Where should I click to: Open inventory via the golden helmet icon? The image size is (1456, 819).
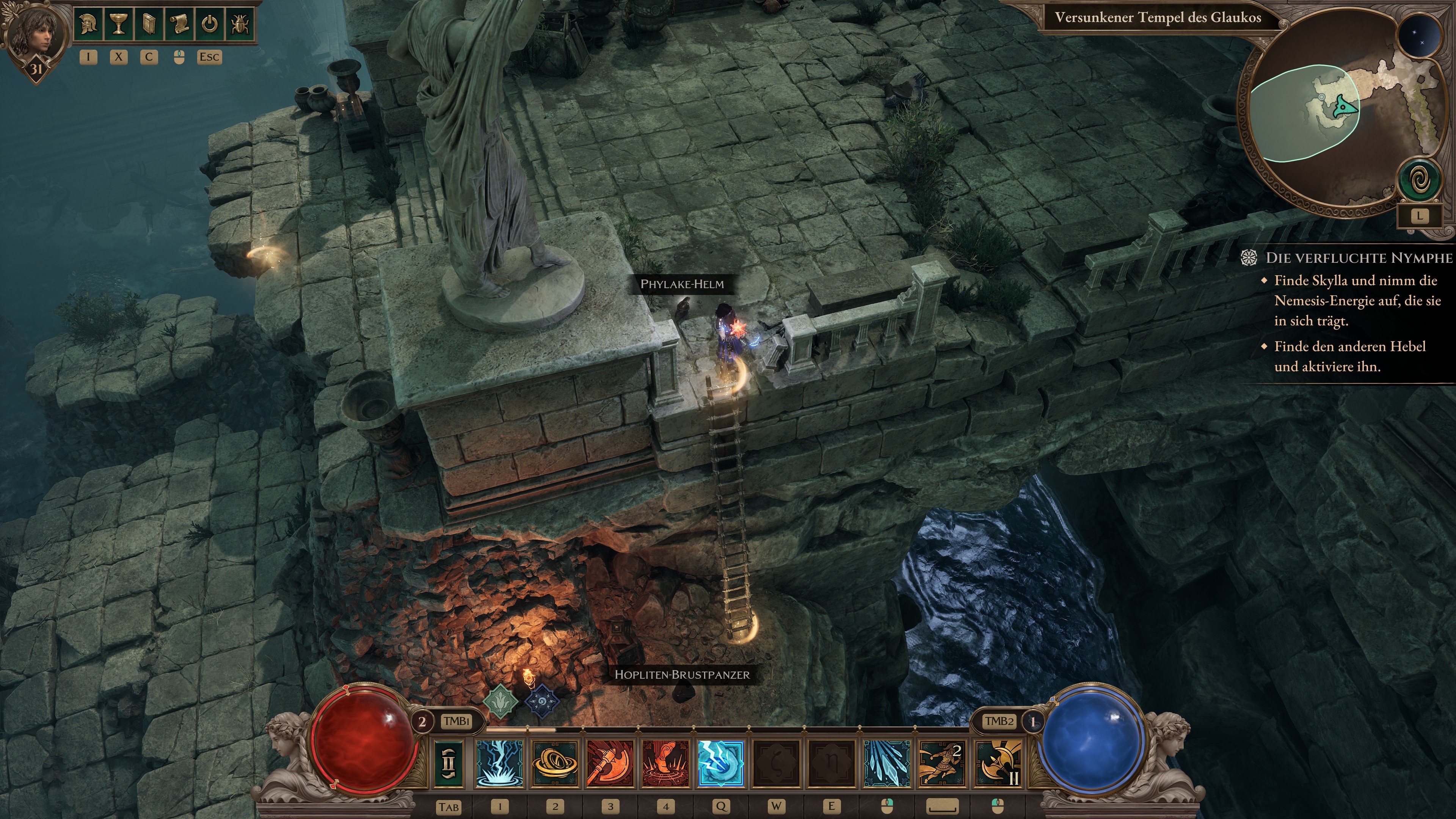pyautogui.click(x=88, y=24)
